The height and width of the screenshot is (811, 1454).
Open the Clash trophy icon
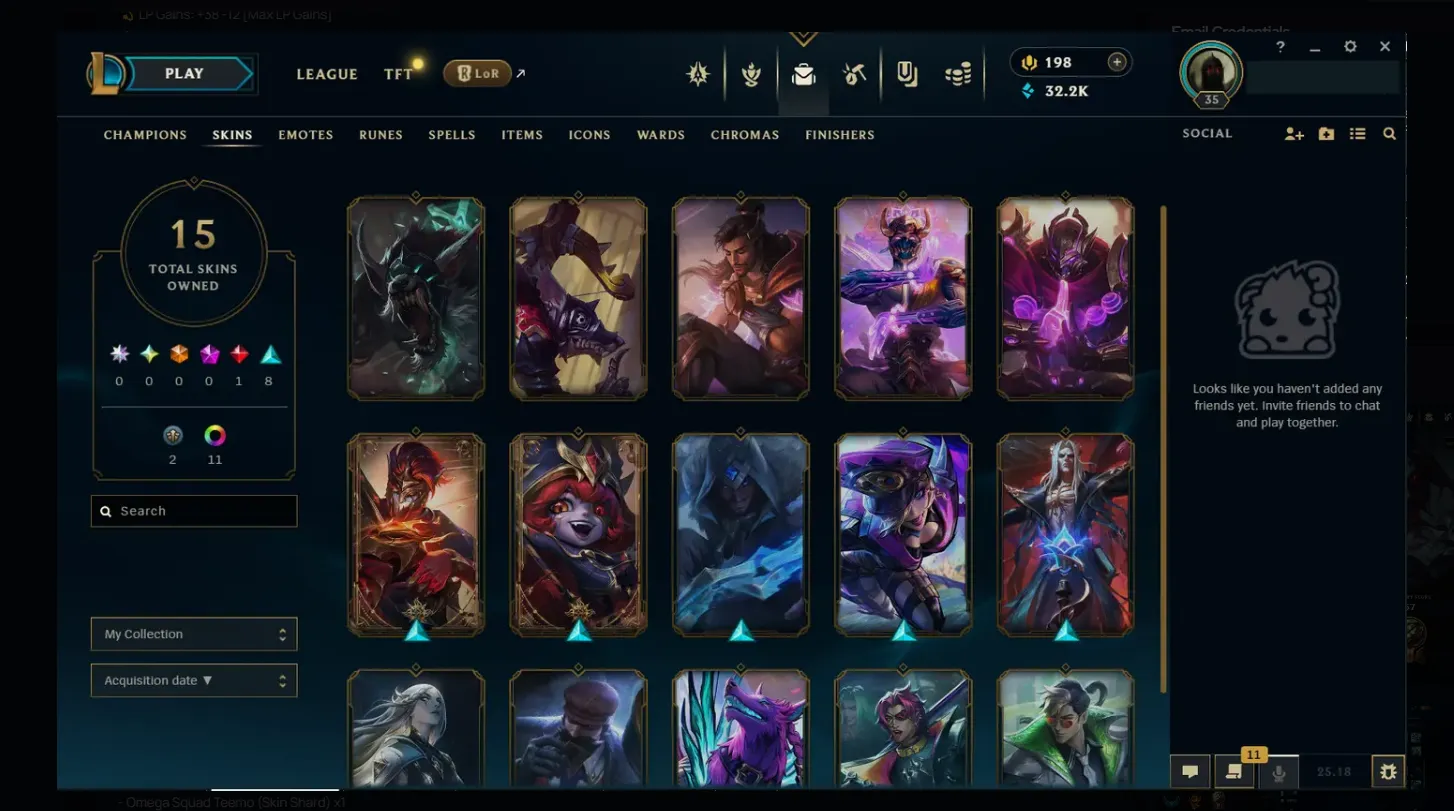(x=751, y=74)
